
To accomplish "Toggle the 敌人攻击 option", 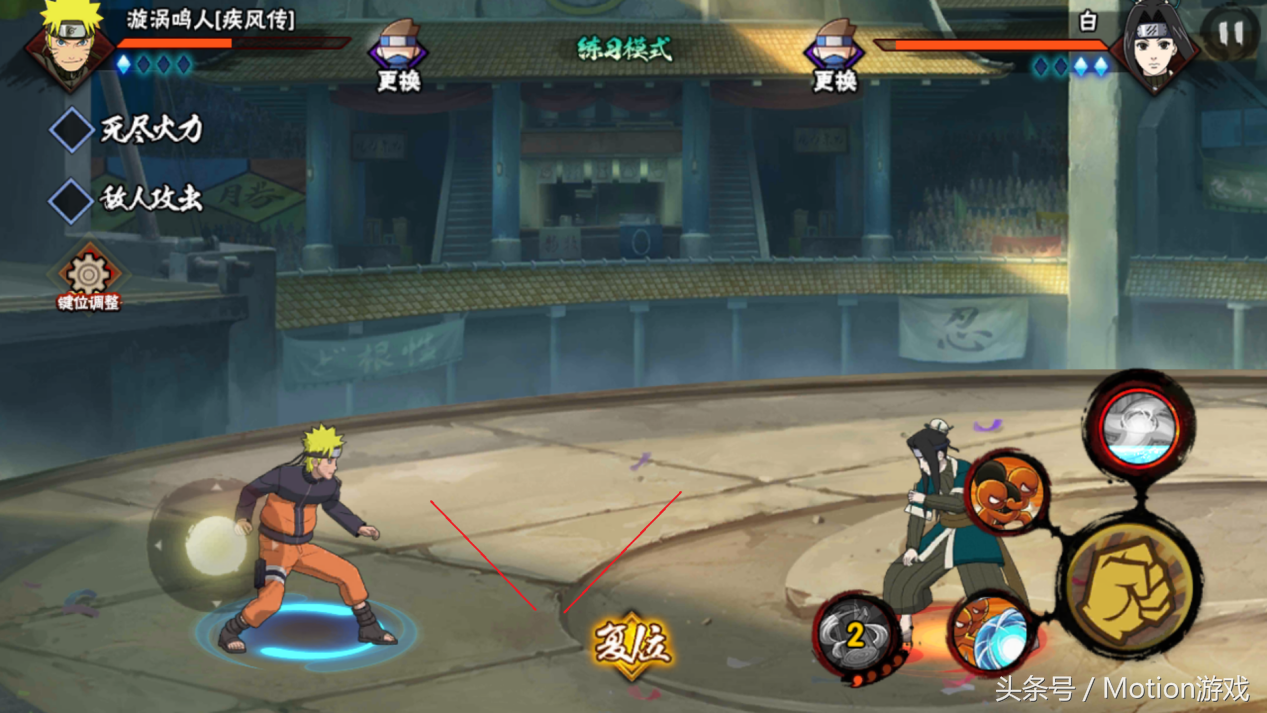I will pos(72,200).
